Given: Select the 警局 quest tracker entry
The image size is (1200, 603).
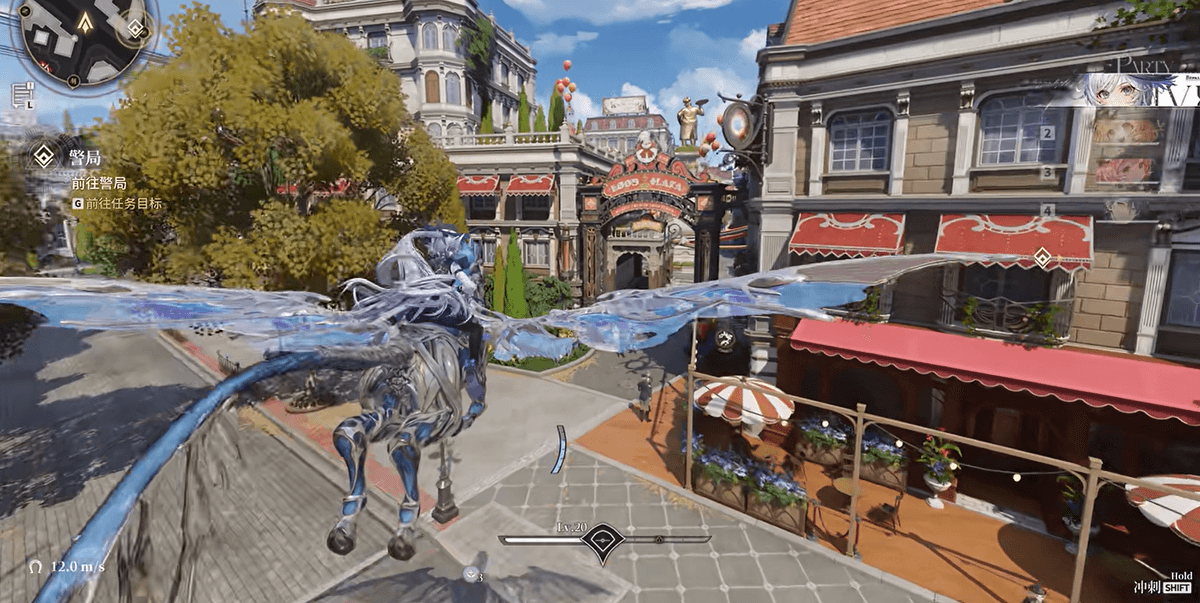Looking at the screenshot, I should pos(84,158).
